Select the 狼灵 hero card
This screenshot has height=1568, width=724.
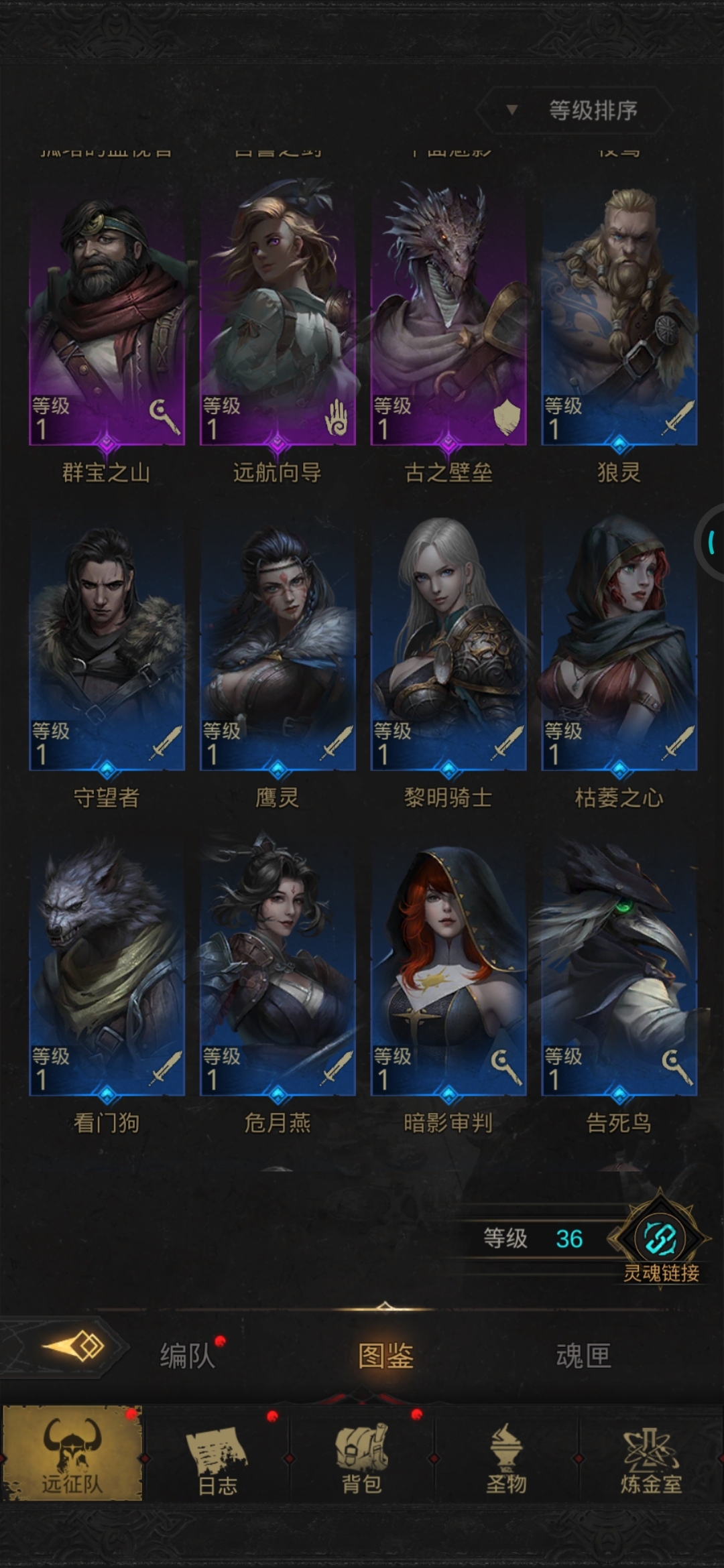point(619,315)
